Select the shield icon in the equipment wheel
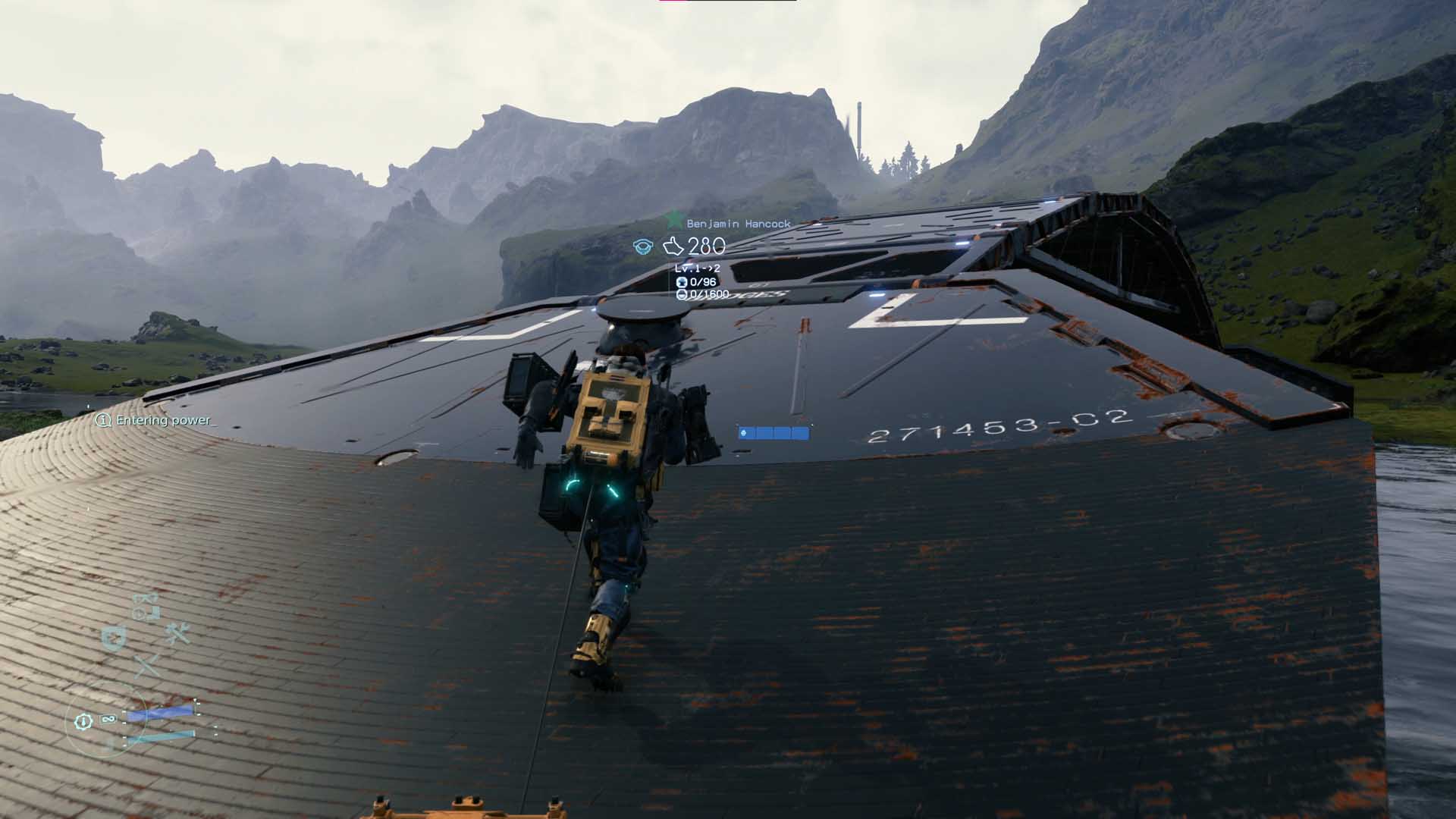 pos(114,639)
